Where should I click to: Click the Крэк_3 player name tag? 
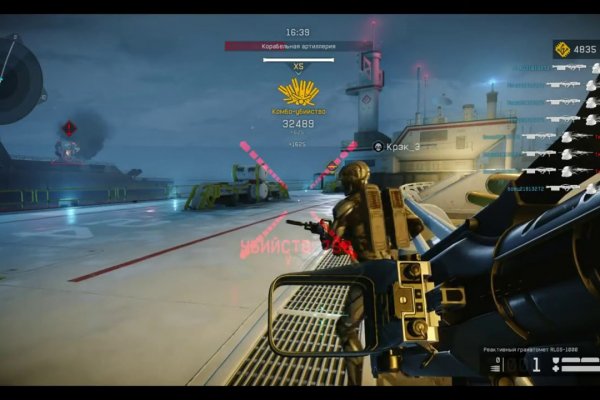click(403, 146)
